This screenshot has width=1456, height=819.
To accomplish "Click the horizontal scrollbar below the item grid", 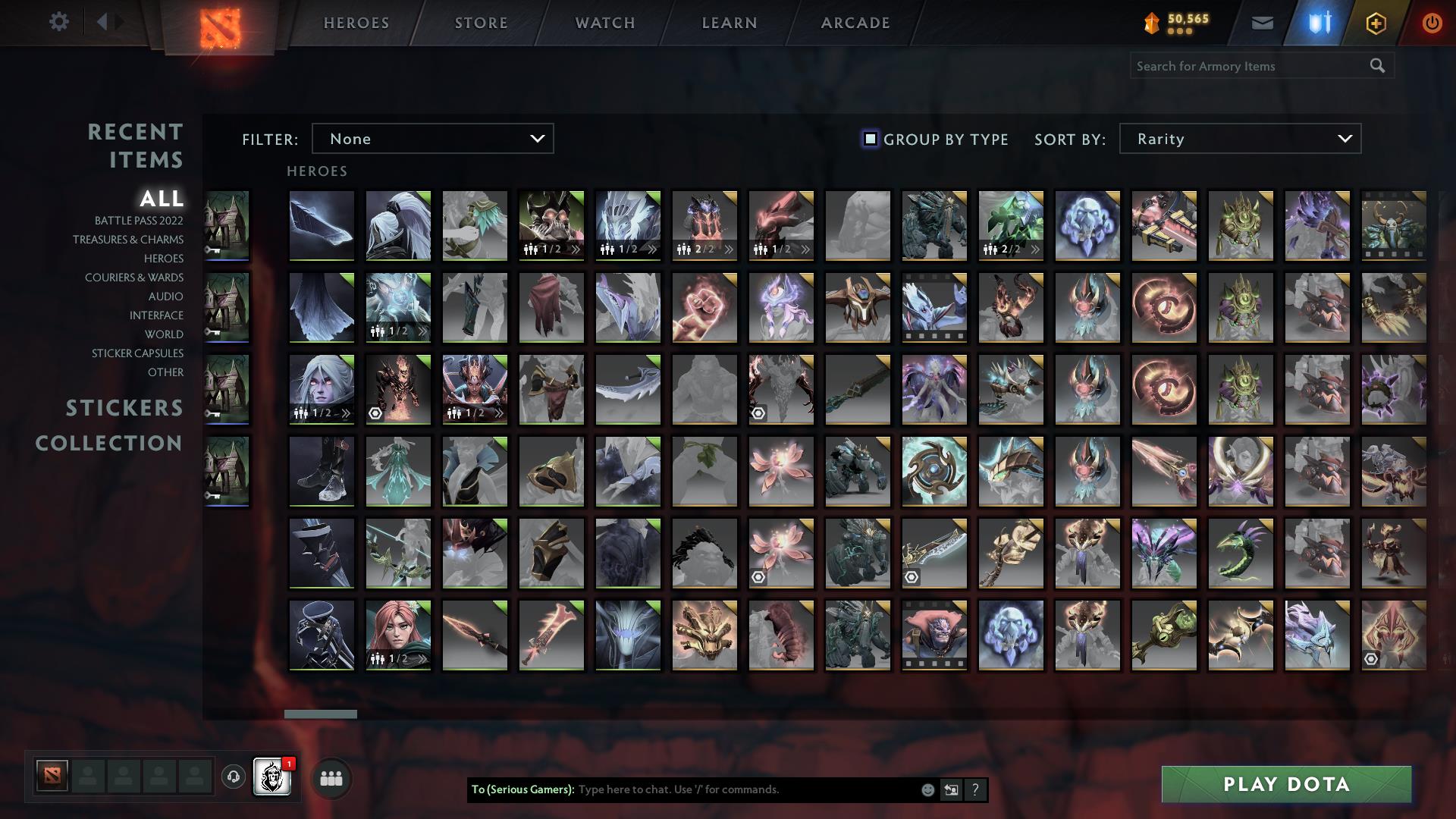I will (321, 713).
